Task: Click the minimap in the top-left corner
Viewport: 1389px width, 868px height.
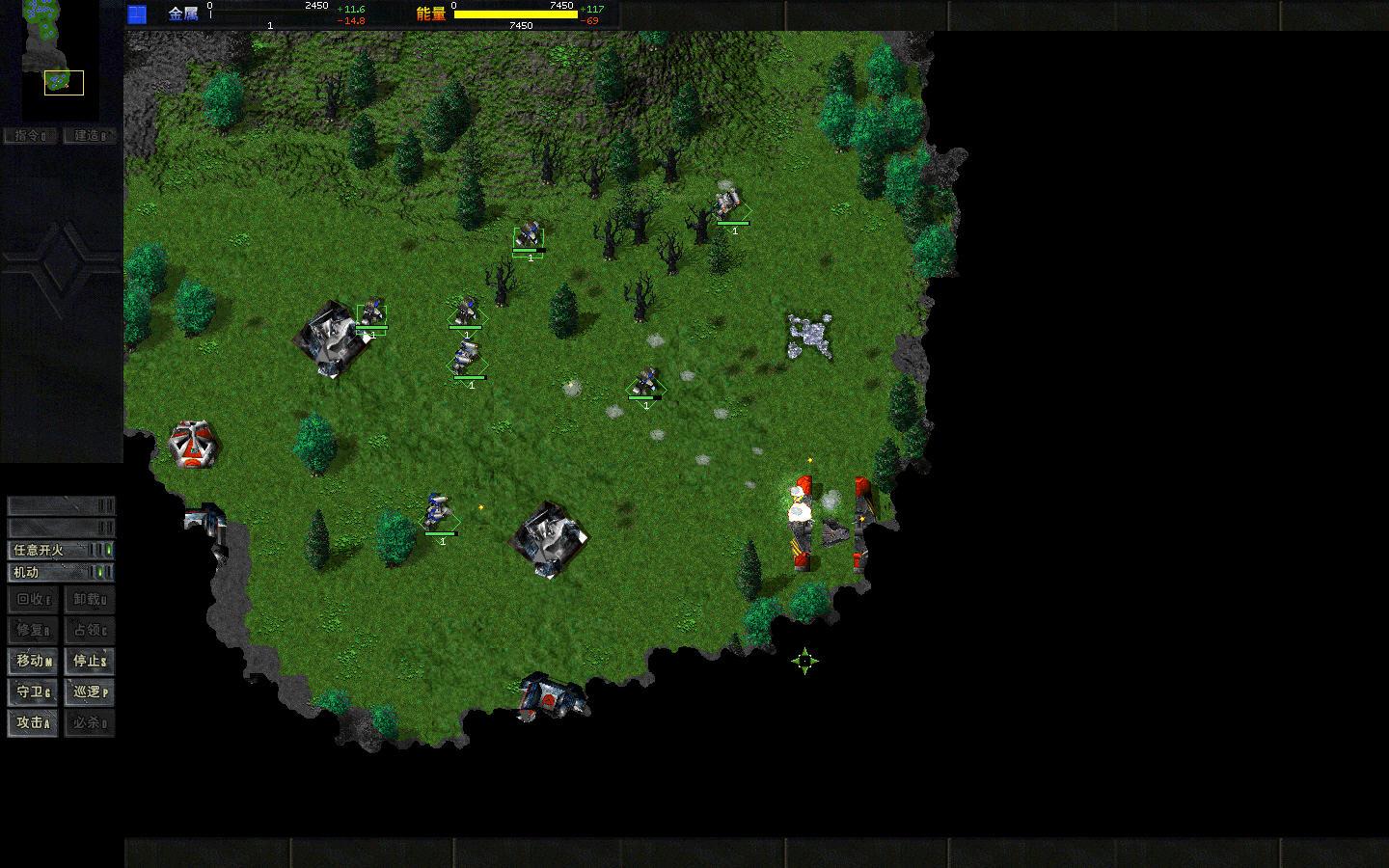Action: (61, 58)
